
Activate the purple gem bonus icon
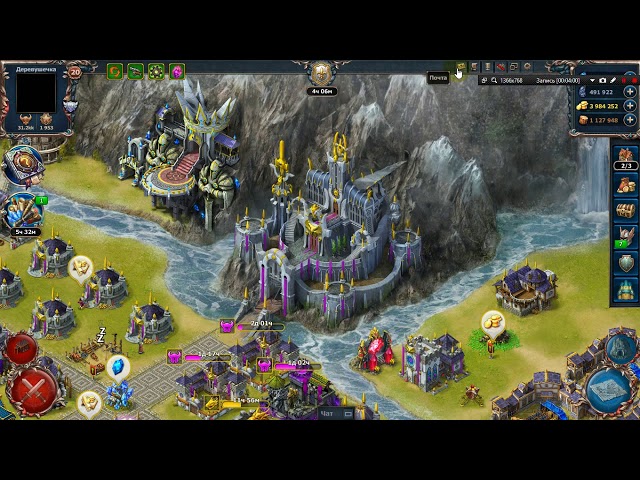point(176,71)
